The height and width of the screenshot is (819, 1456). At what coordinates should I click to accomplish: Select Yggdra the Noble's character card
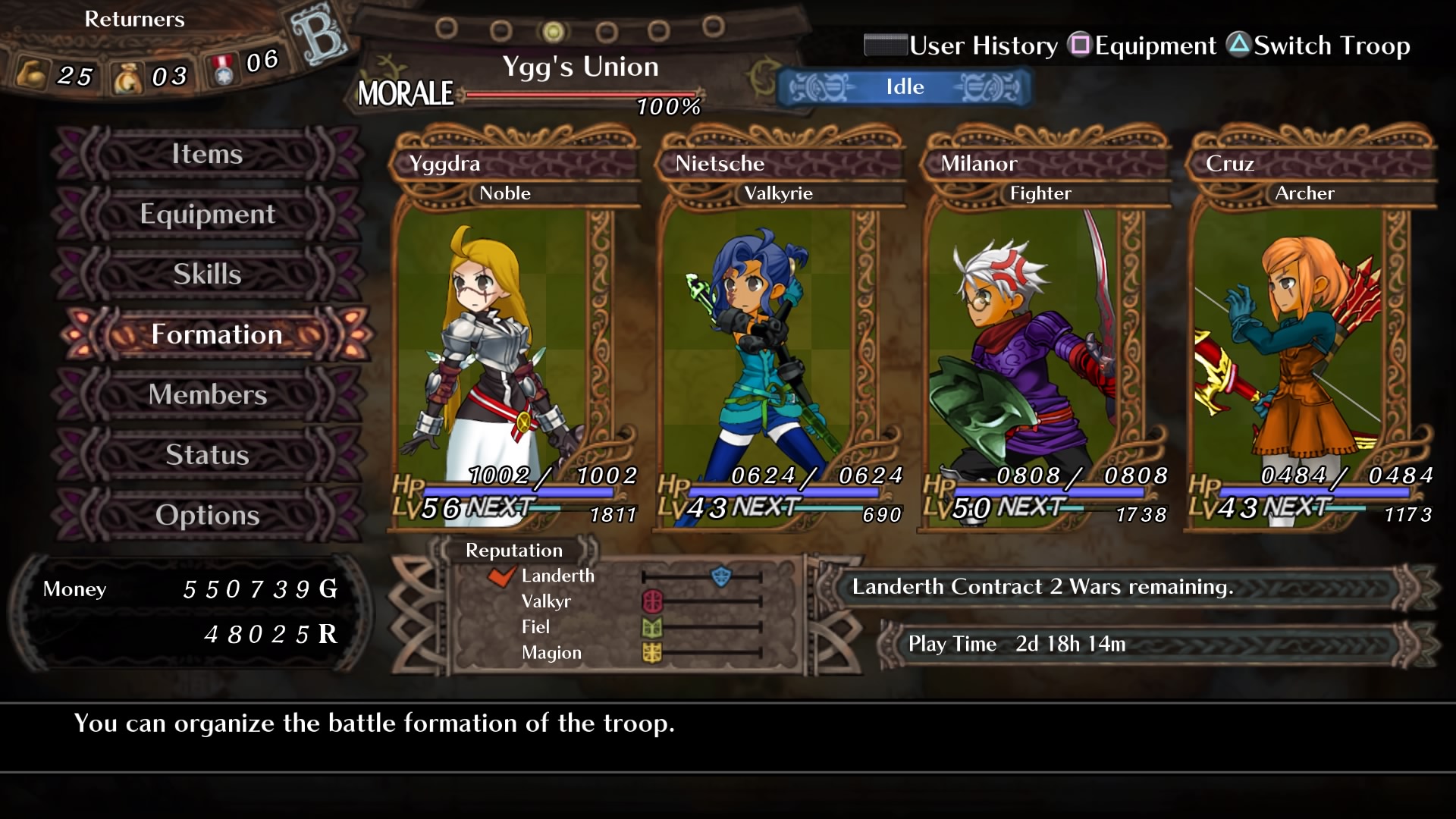click(514, 334)
